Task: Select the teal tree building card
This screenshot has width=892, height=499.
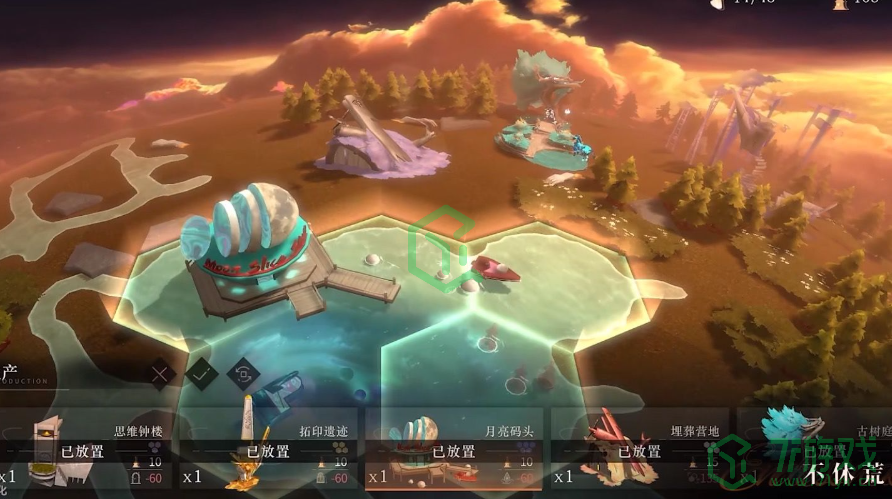Action: click(815, 452)
